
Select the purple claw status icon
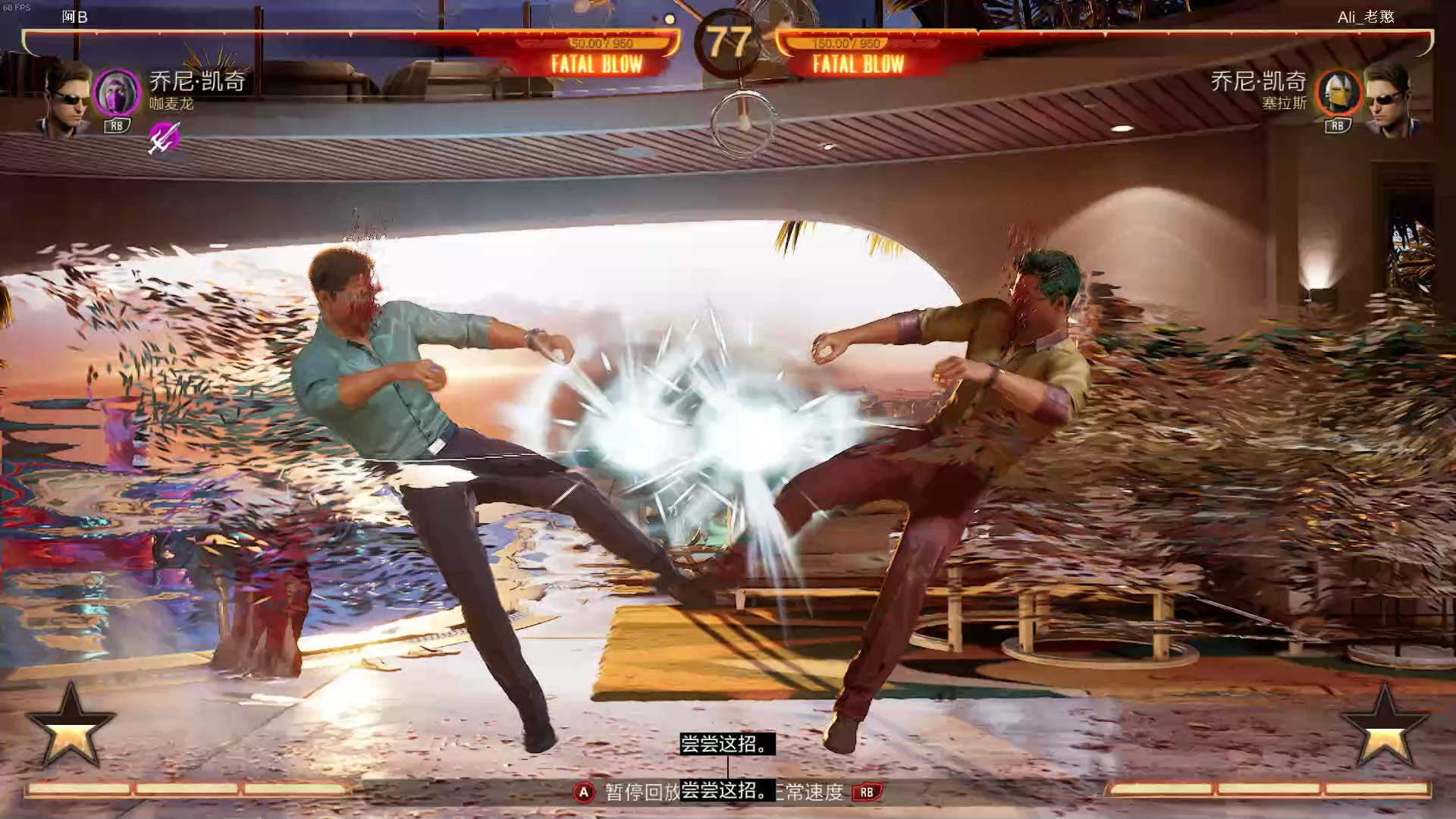(x=164, y=137)
